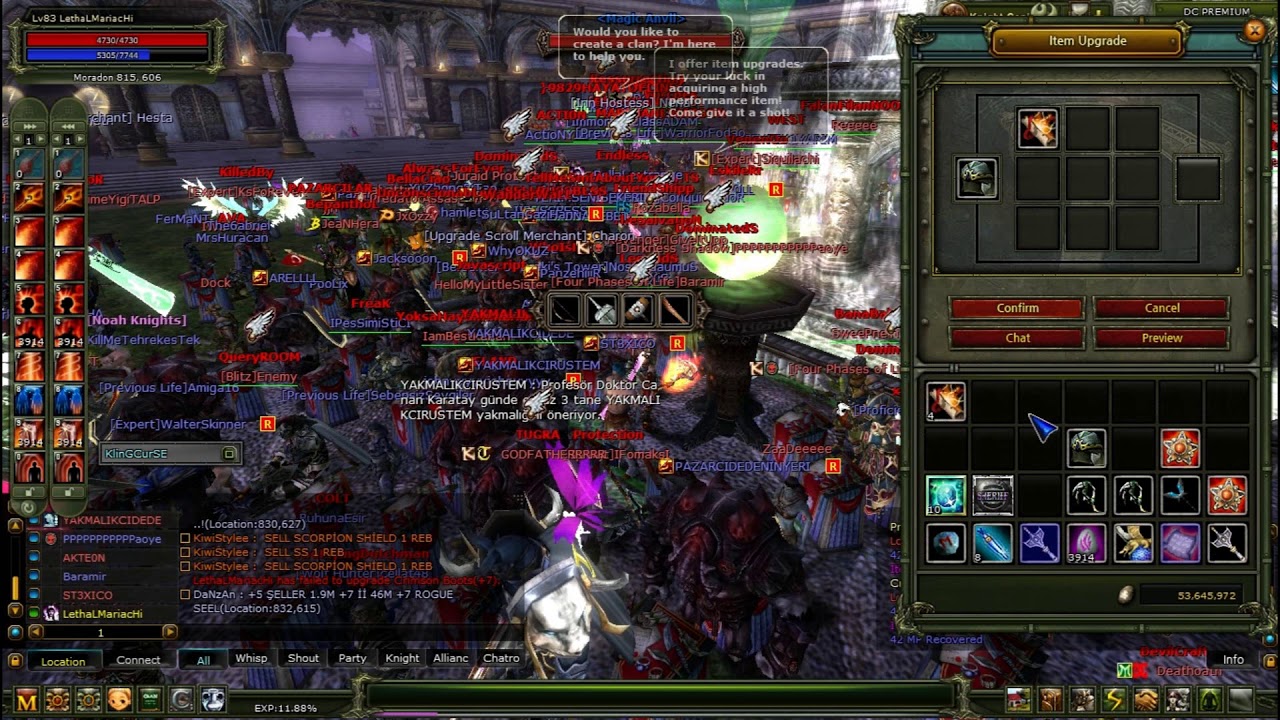
Task: Show the Knight clan chat tab
Action: tap(402, 658)
